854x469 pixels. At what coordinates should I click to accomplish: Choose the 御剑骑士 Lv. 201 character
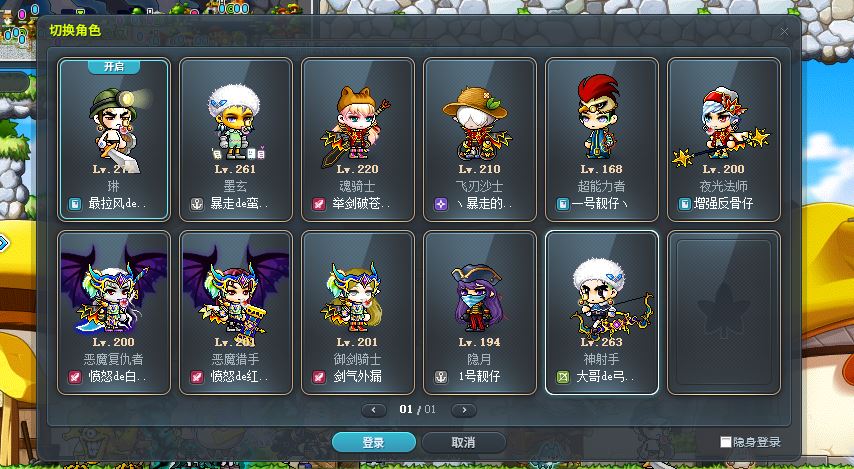tap(358, 312)
